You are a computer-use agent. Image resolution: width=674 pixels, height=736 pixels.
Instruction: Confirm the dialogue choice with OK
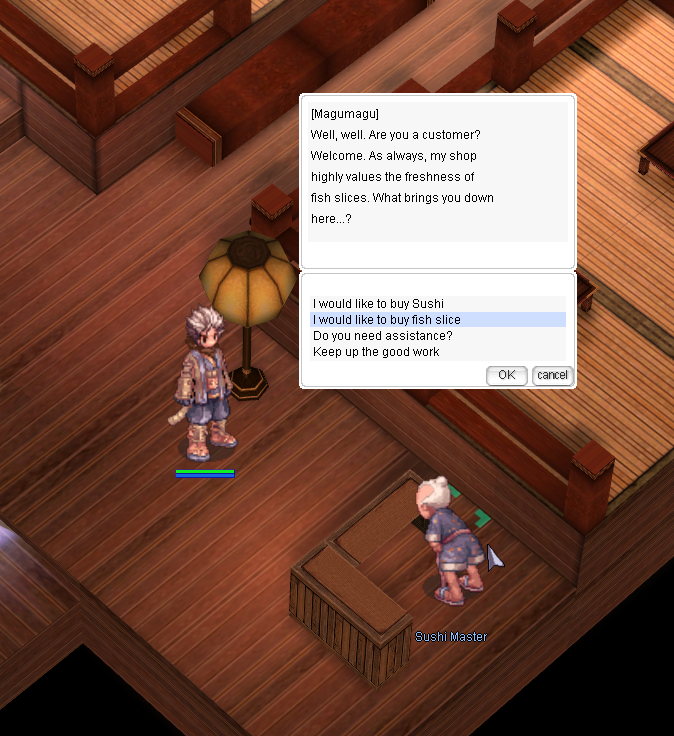point(506,375)
